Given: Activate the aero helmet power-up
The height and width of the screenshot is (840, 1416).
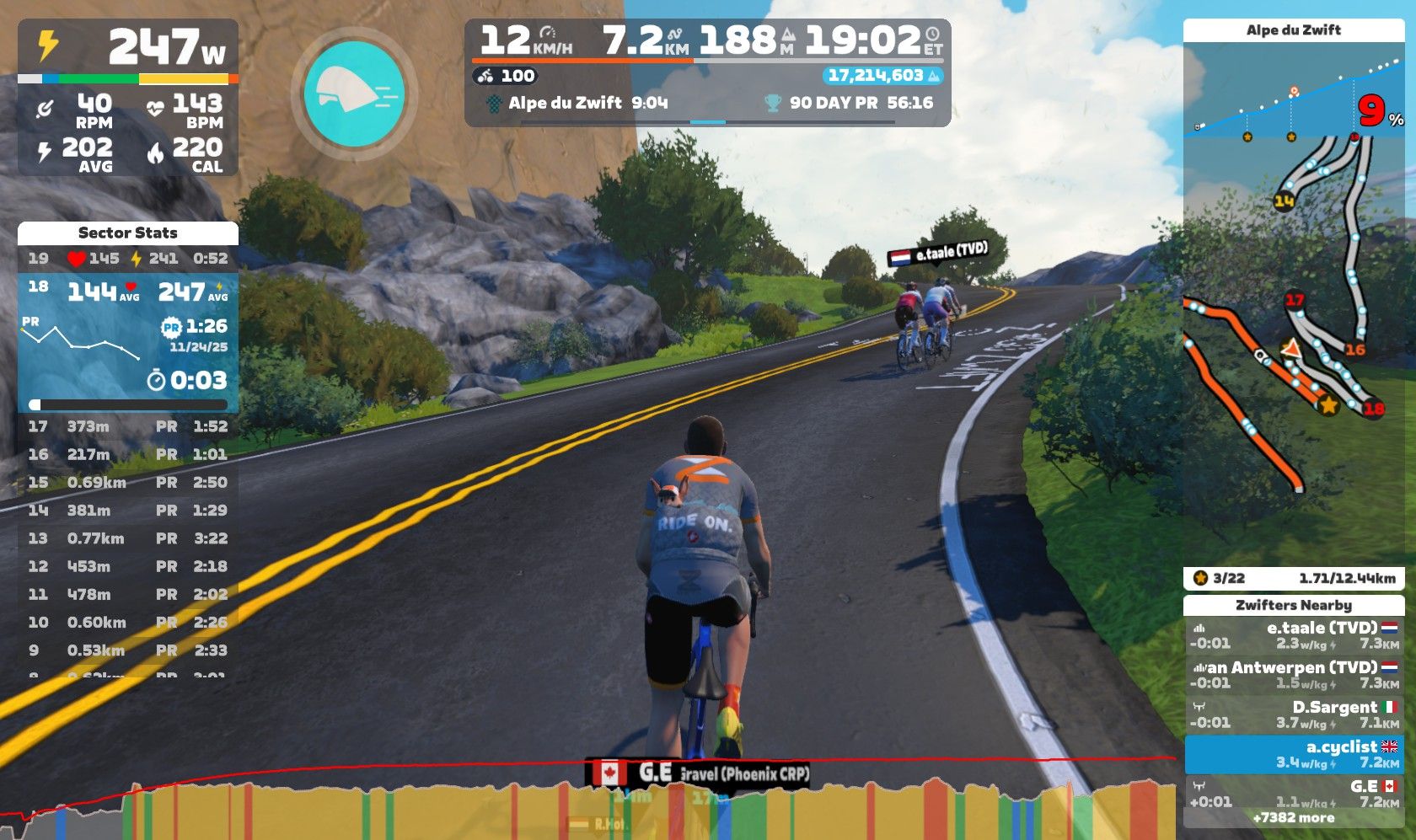Looking at the screenshot, I should click(354, 94).
